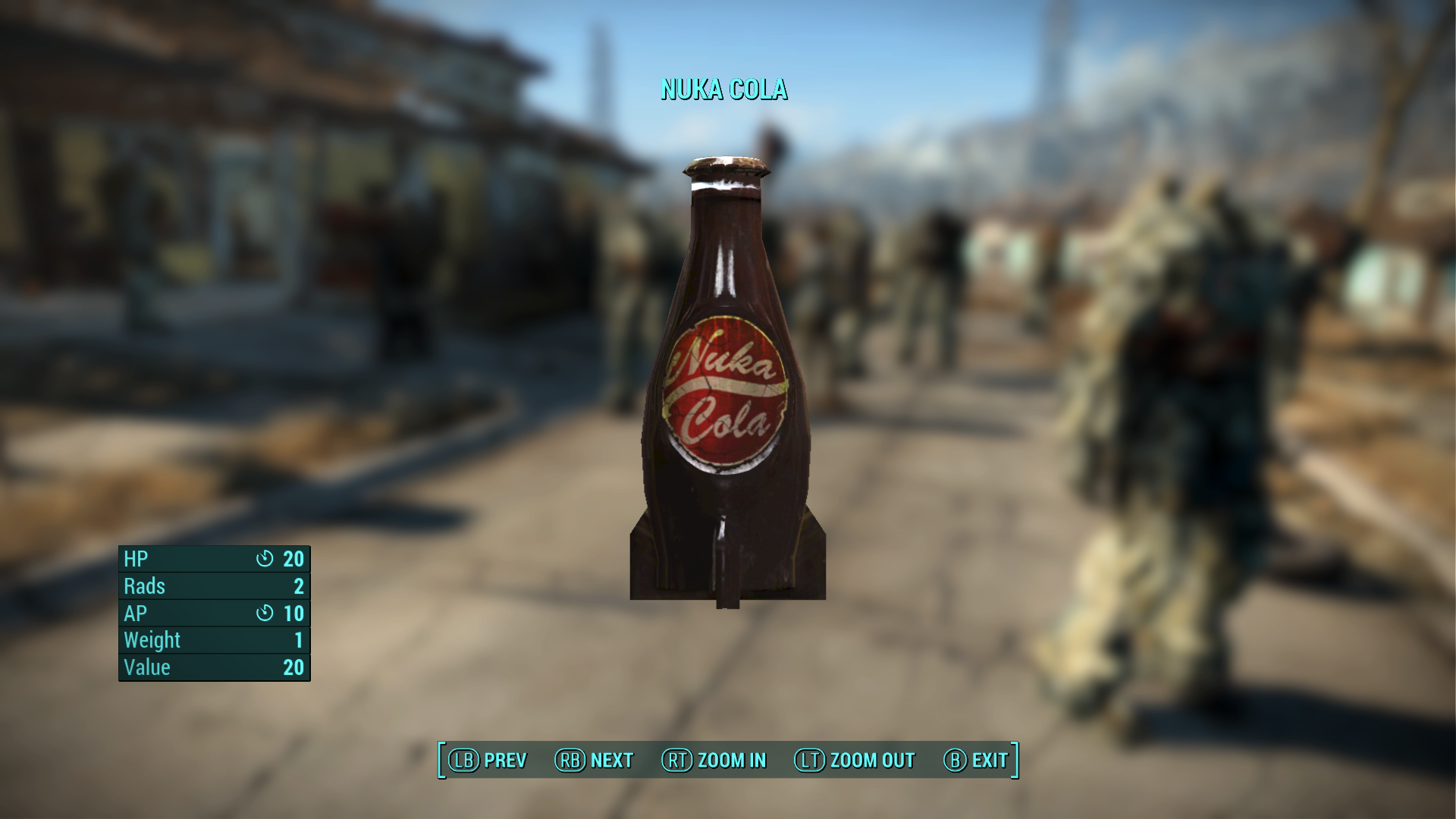Click PREV to view previous item
The width and height of the screenshot is (1456, 819).
[506, 761]
